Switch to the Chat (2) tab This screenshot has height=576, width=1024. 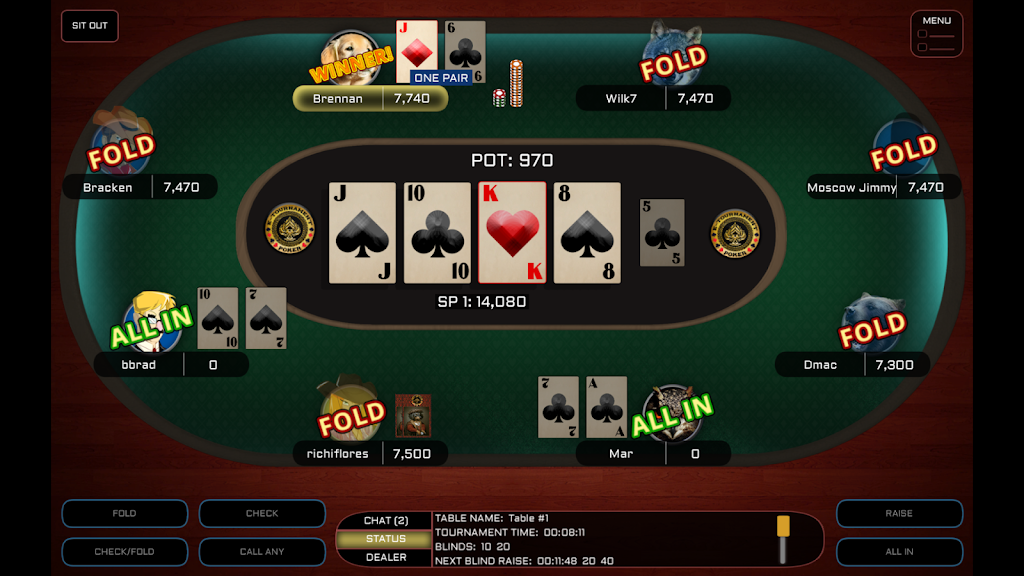pos(385,521)
